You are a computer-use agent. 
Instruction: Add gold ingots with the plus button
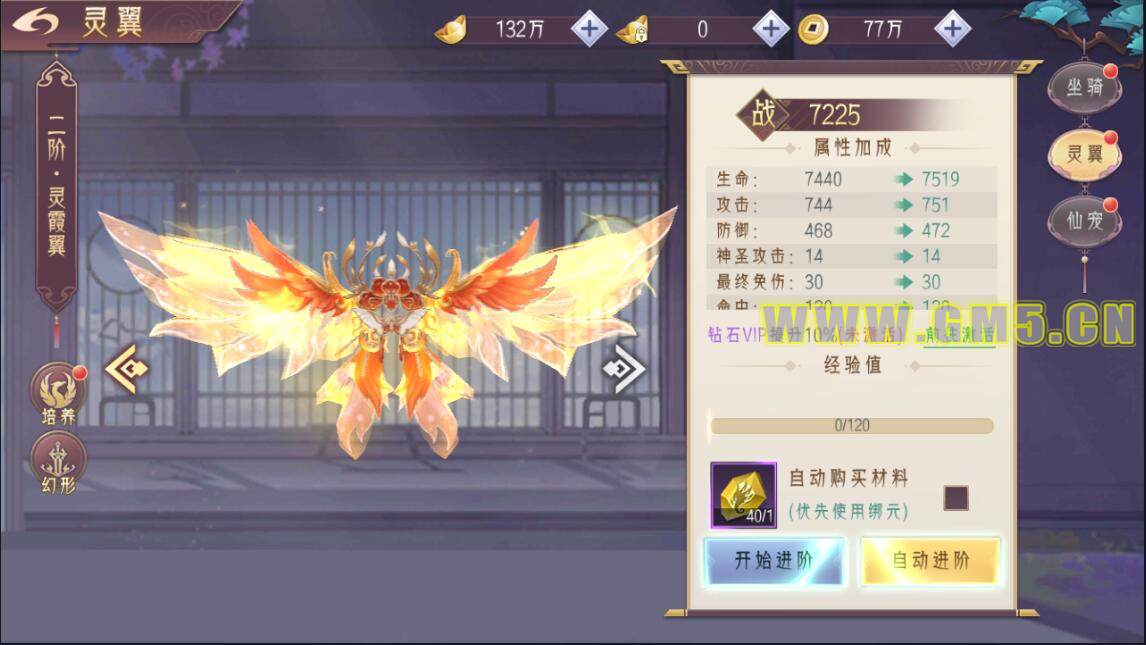click(589, 29)
